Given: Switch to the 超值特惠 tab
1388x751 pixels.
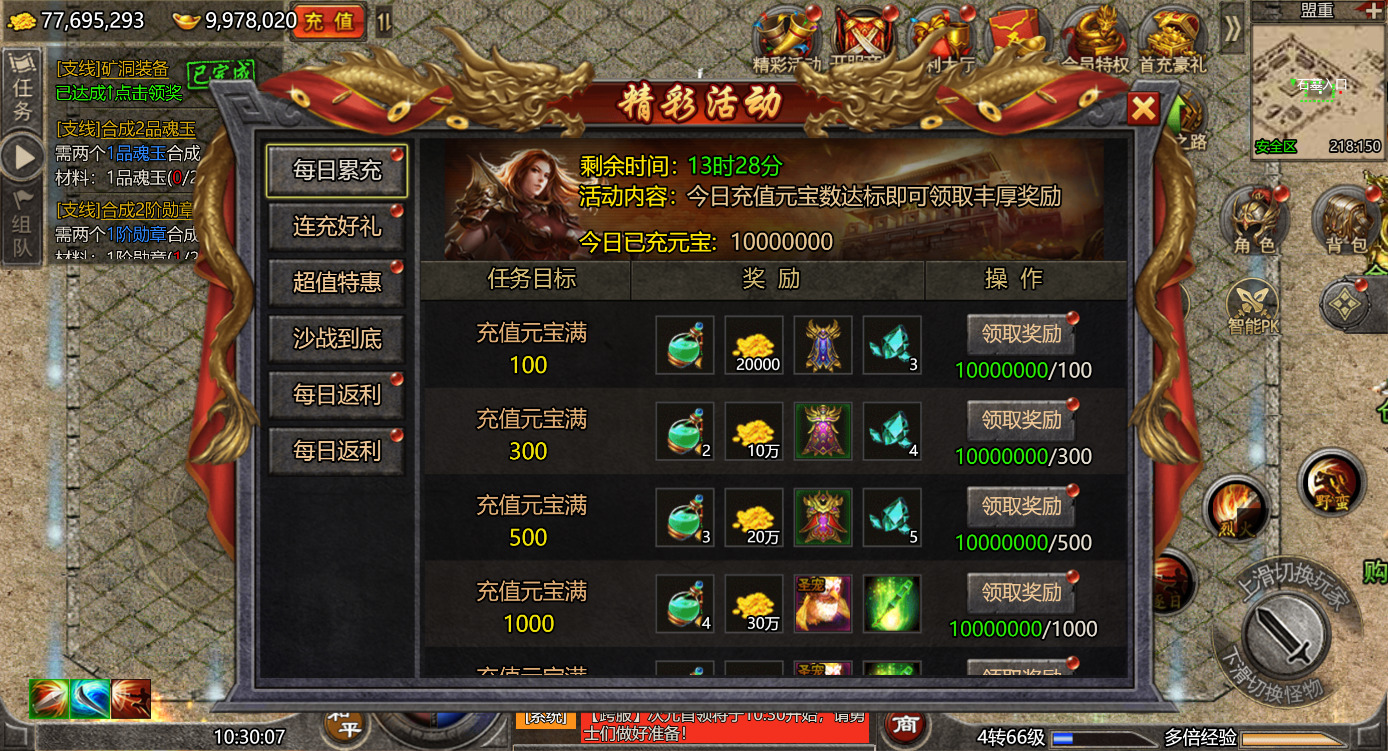Looking at the screenshot, I should 336,283.
